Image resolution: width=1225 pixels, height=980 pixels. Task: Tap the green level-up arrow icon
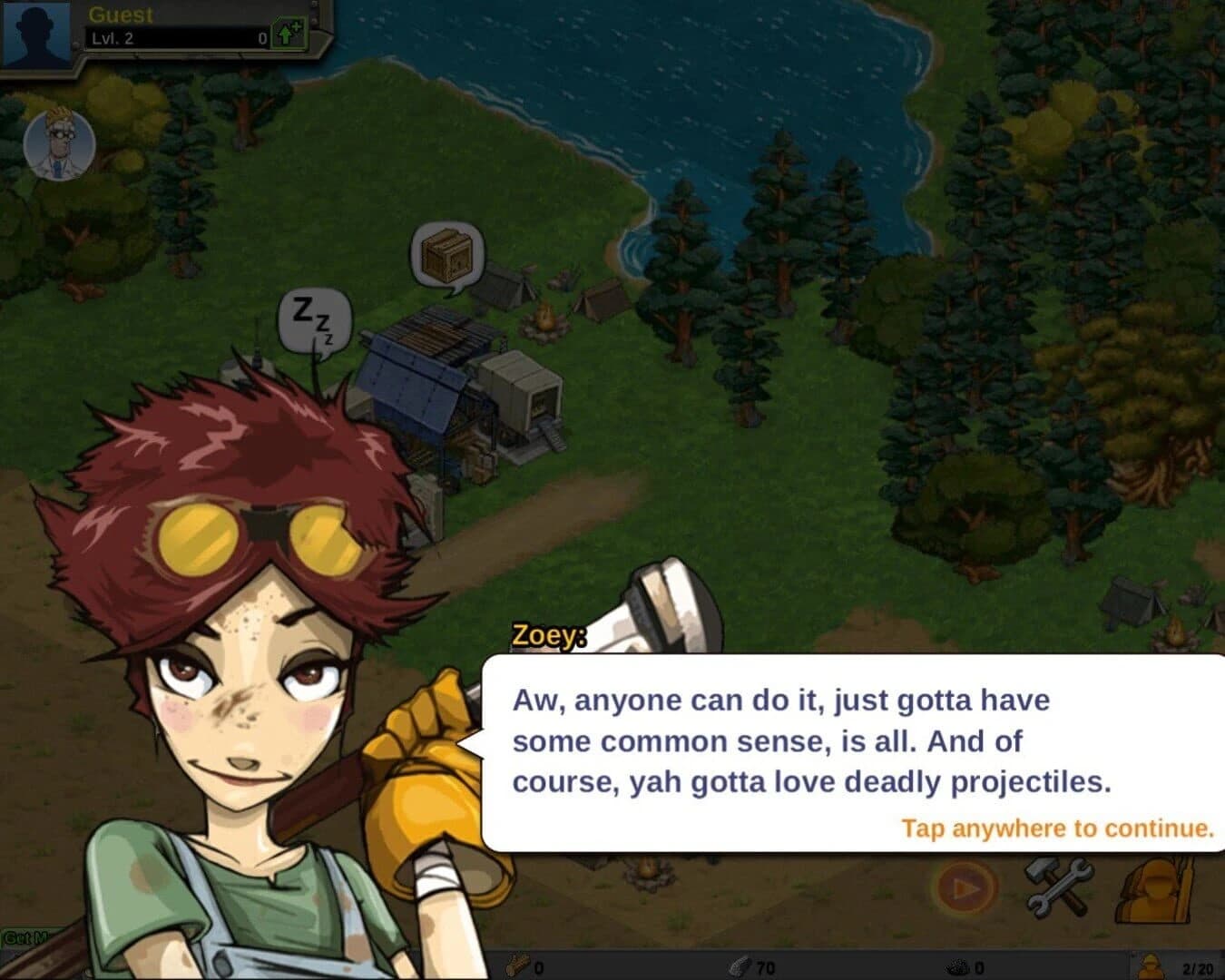pyautogui.click(x=289, y=31)
